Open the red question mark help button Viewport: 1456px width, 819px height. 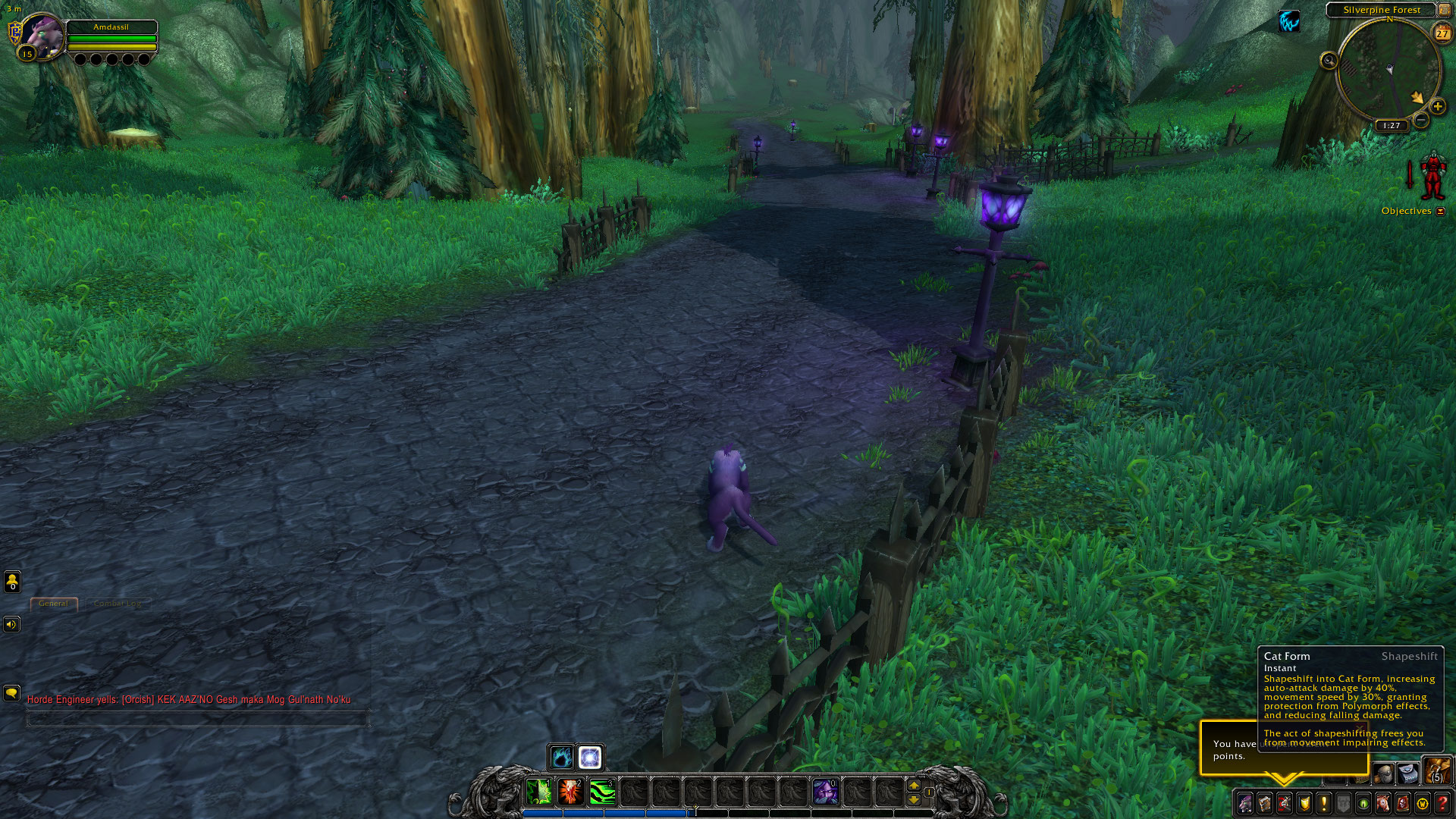coord(1442,803)
